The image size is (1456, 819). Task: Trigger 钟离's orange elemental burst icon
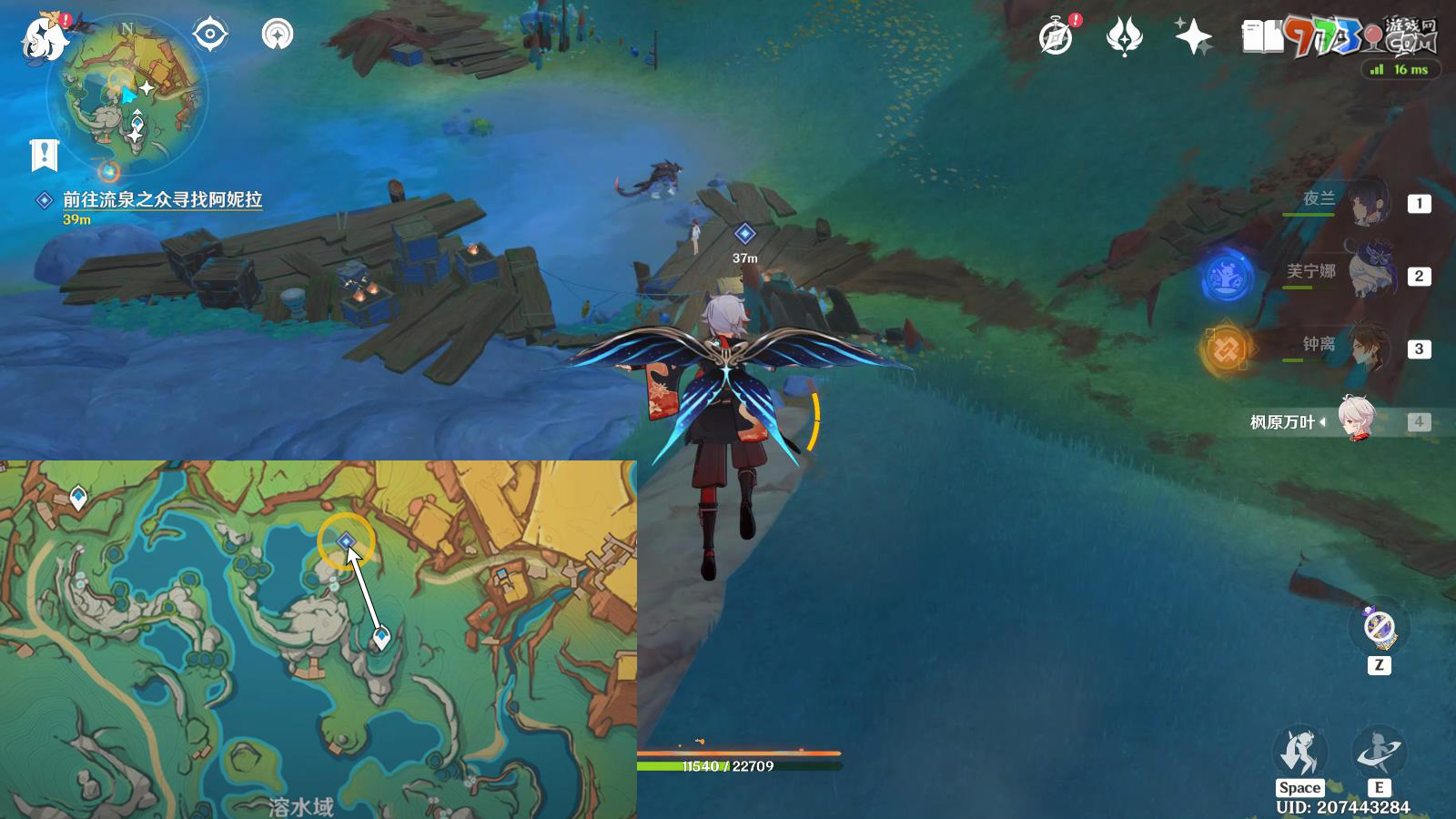coord(1225,349)
